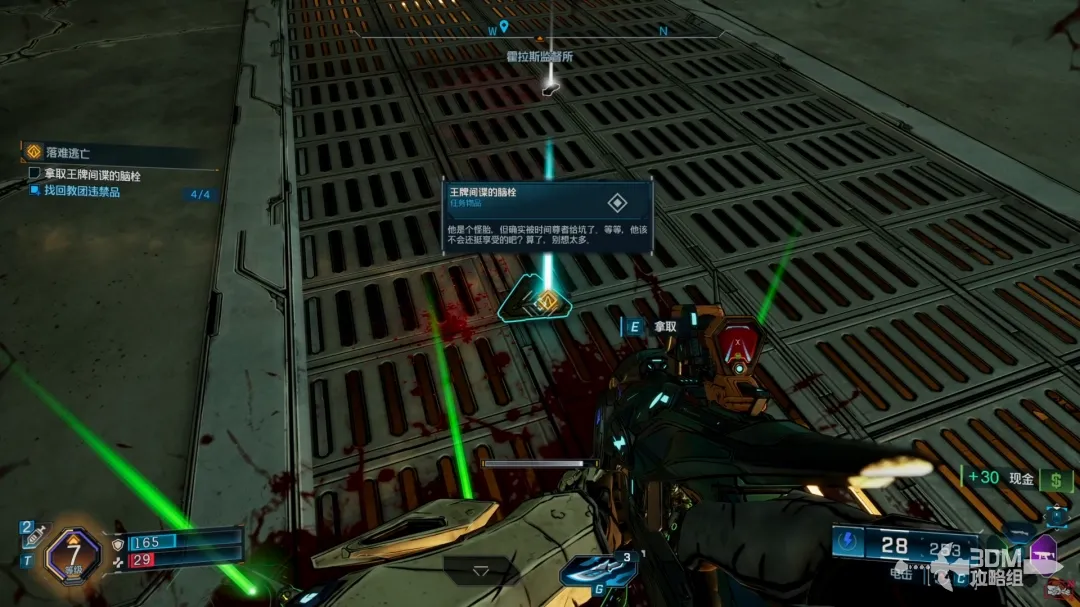Click the 拿取王牌间谍的脑栓 objective entry
The width and height of the screenshot is (1080, 607).
pyautogui.click(x=90, y=175)
